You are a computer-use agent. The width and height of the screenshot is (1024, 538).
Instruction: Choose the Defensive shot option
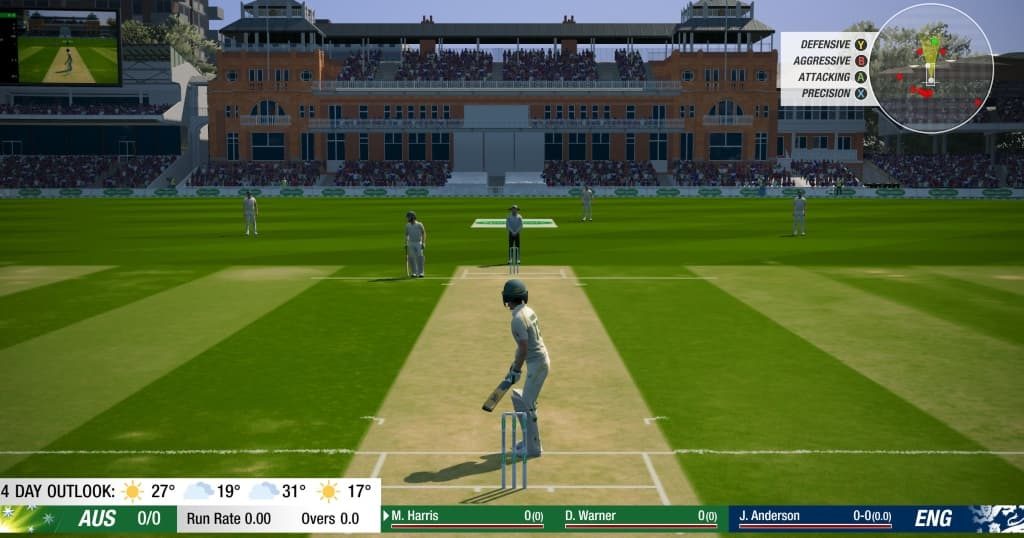pos(826,44)
